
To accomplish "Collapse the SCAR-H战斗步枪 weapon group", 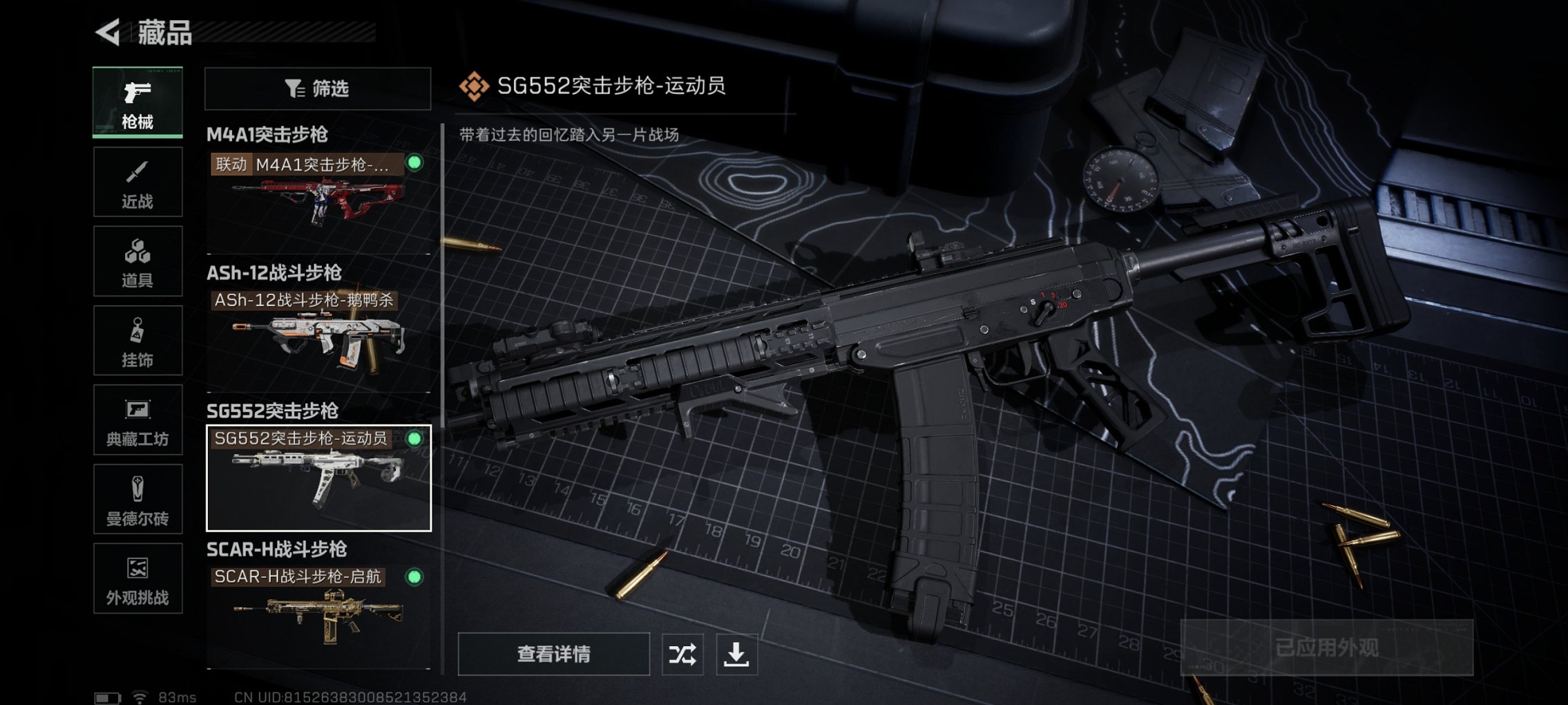I will click(278, 549).
